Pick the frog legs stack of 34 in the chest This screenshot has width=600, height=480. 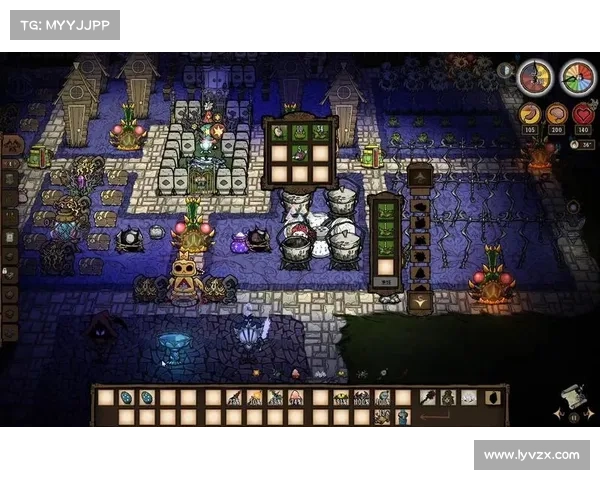point(320,130)
